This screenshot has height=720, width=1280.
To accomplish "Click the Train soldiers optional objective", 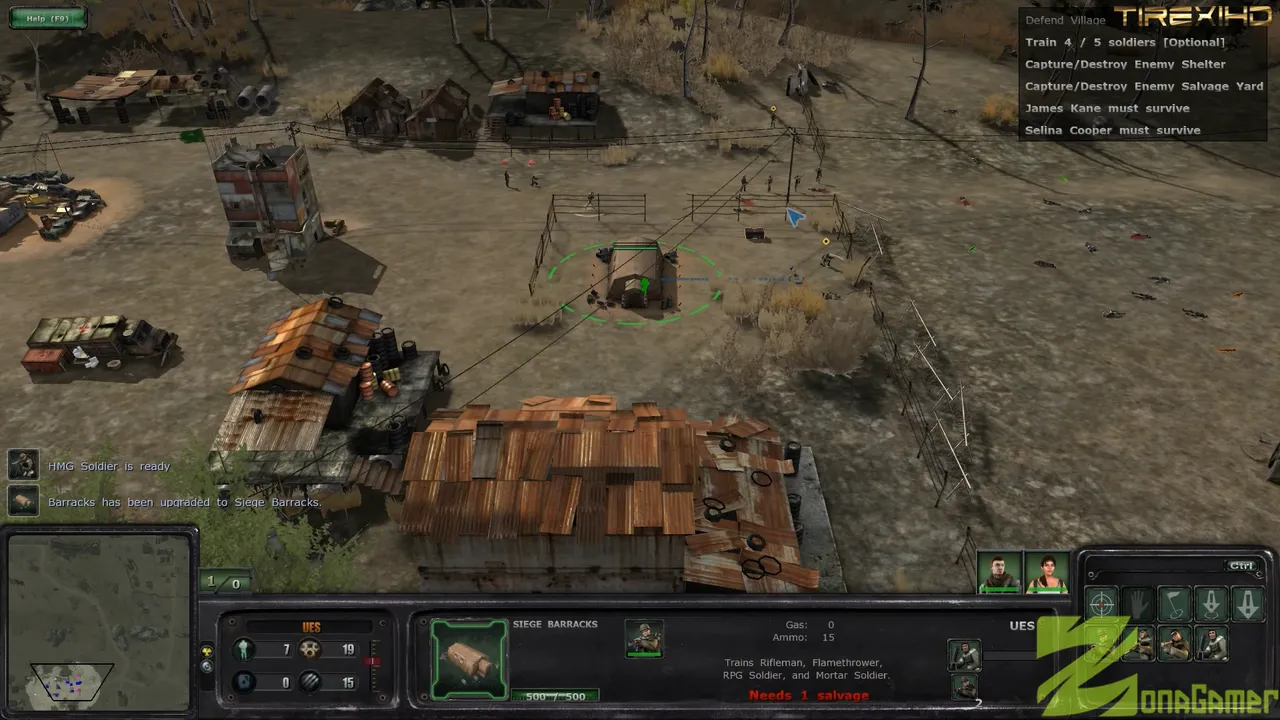I will [1124, 42].
